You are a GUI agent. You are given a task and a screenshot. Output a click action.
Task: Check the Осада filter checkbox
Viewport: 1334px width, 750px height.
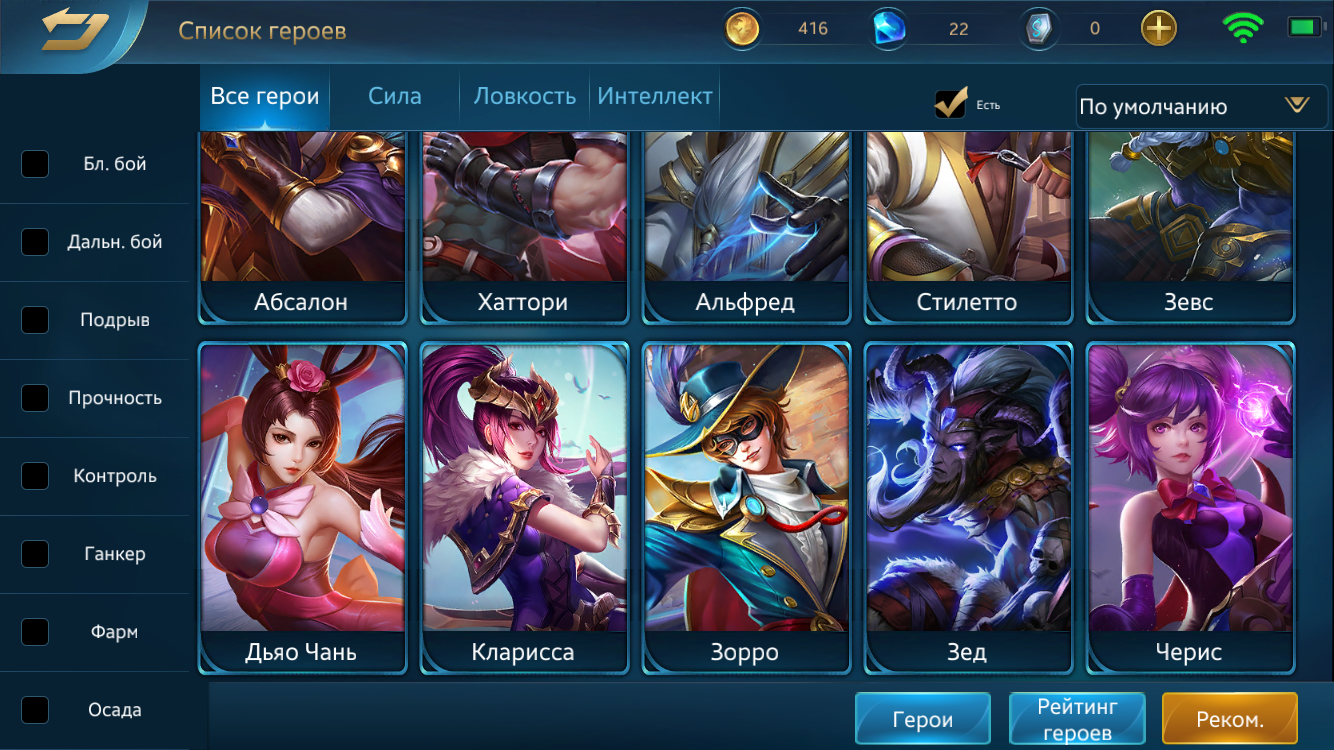coord(35,710)
